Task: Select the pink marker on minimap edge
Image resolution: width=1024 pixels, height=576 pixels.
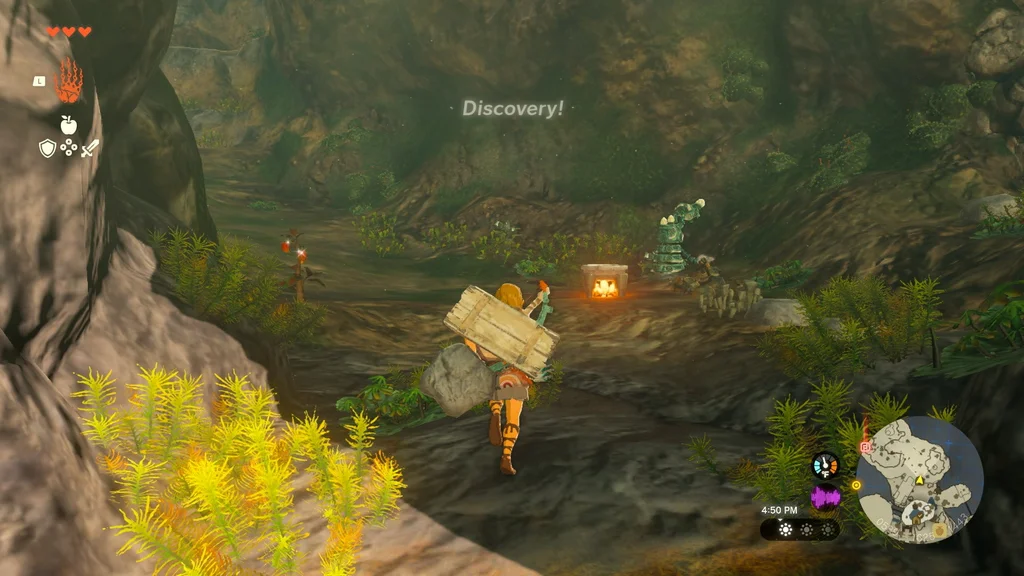Action: point(865,447)
